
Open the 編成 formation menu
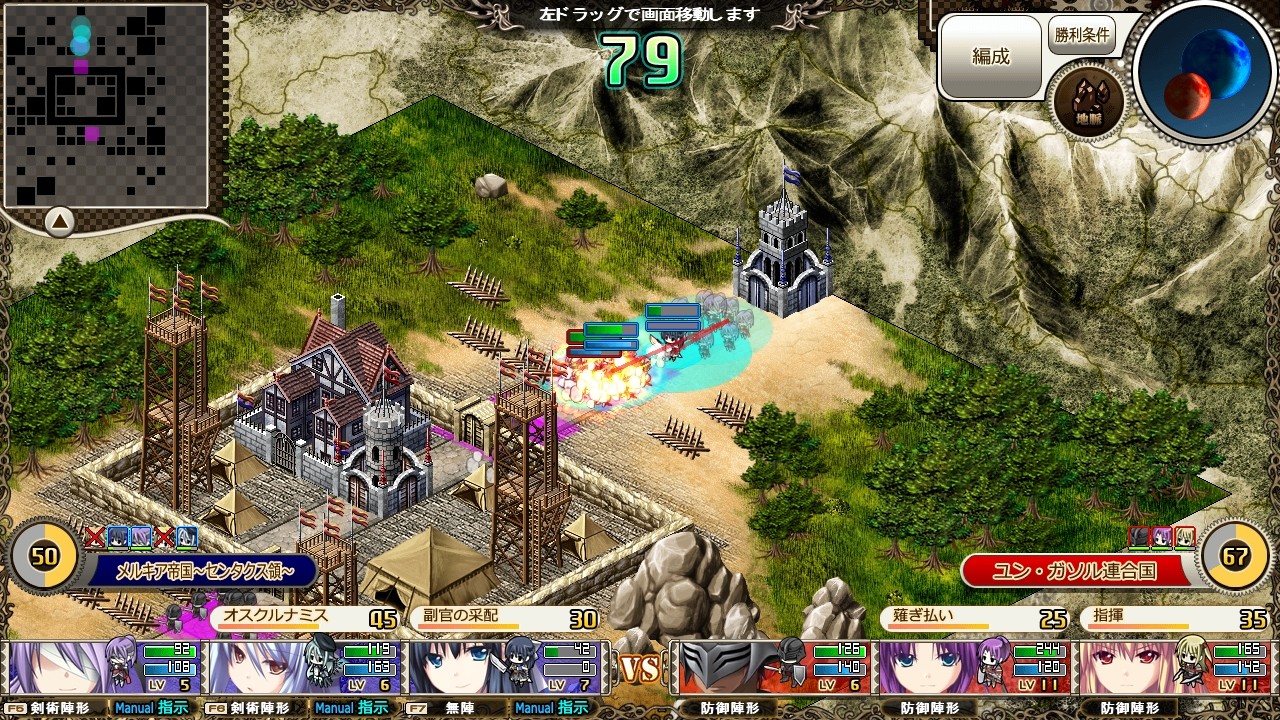pyautogui.click(x=990, y=57)
